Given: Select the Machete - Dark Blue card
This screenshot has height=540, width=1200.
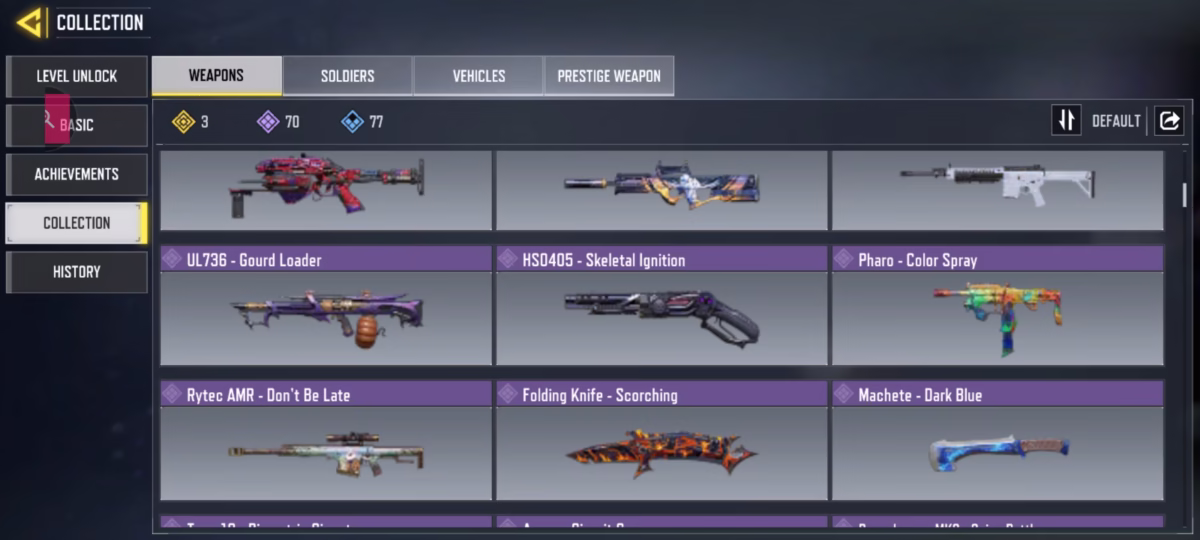Looking at the screenshot, I should click(x=997, y=441).
